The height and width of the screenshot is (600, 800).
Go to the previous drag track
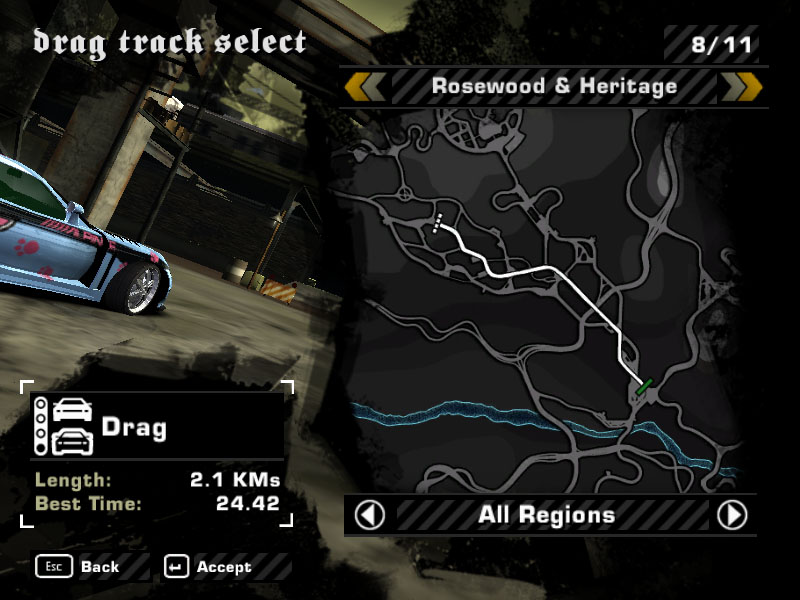pyautogui.click(x=366, y=87)
